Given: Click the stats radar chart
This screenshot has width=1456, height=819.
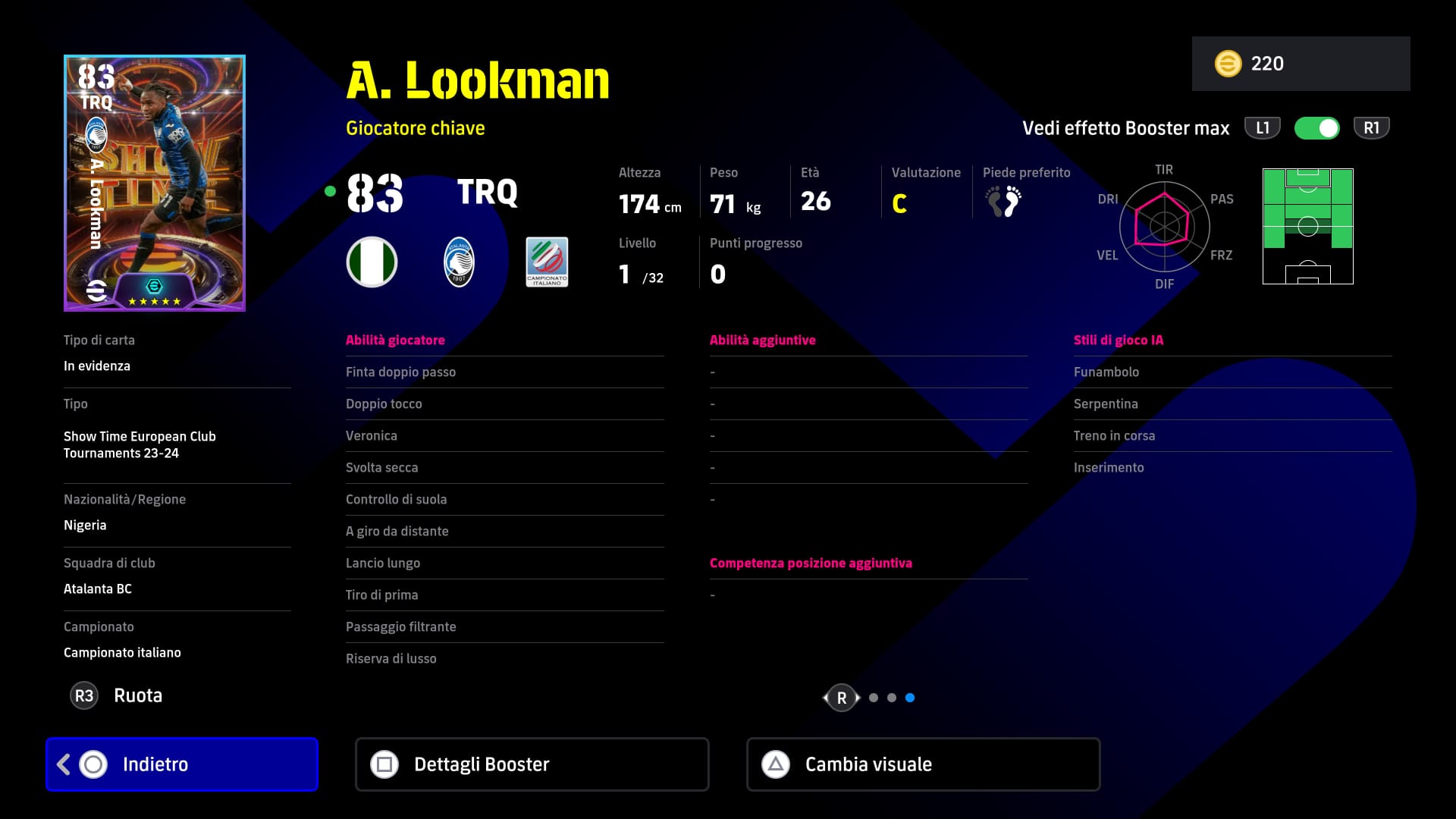Looking at the screenshot, I should coord(1164,226).
